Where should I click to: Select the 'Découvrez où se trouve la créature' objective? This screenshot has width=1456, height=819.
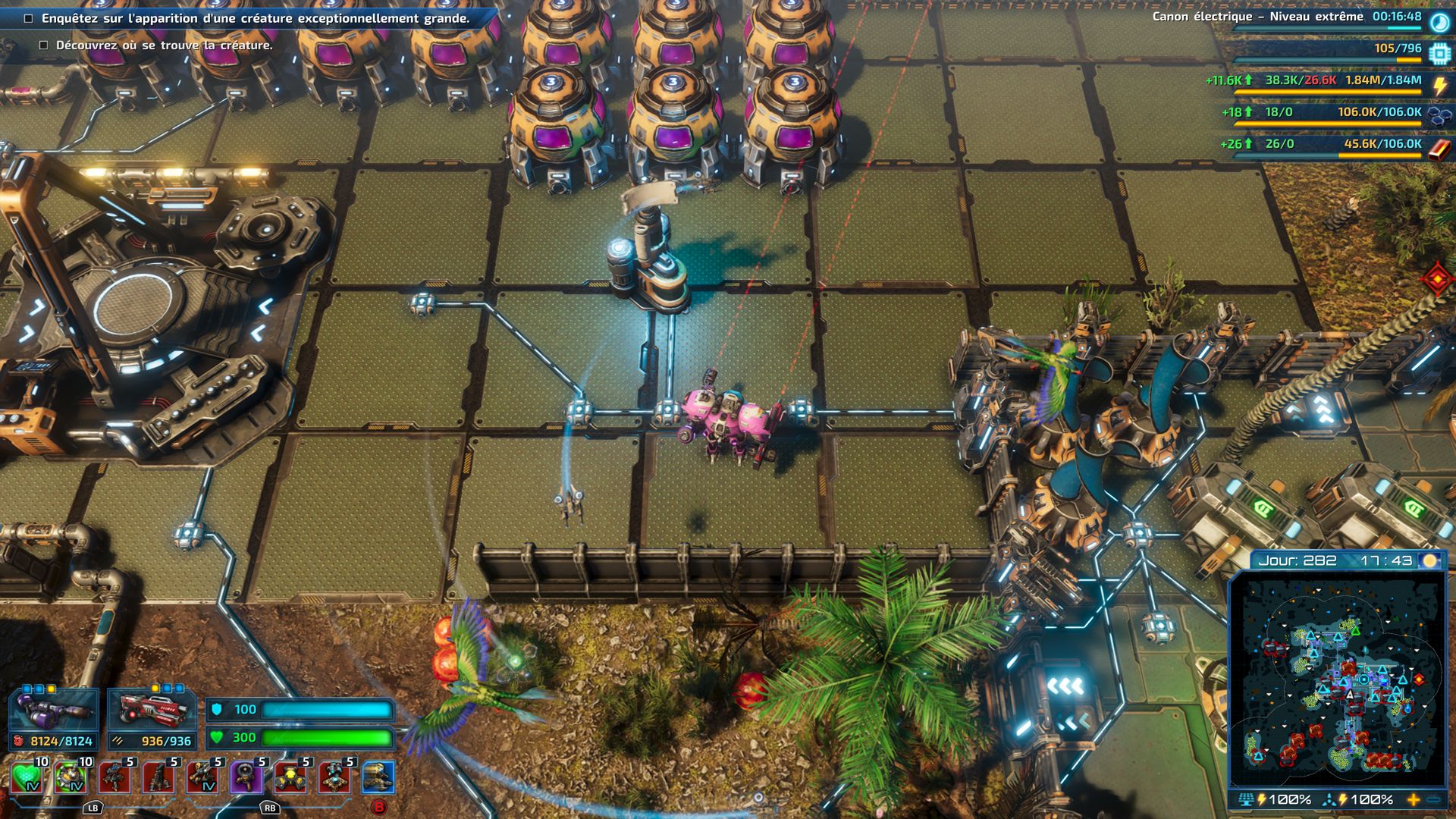164,45
